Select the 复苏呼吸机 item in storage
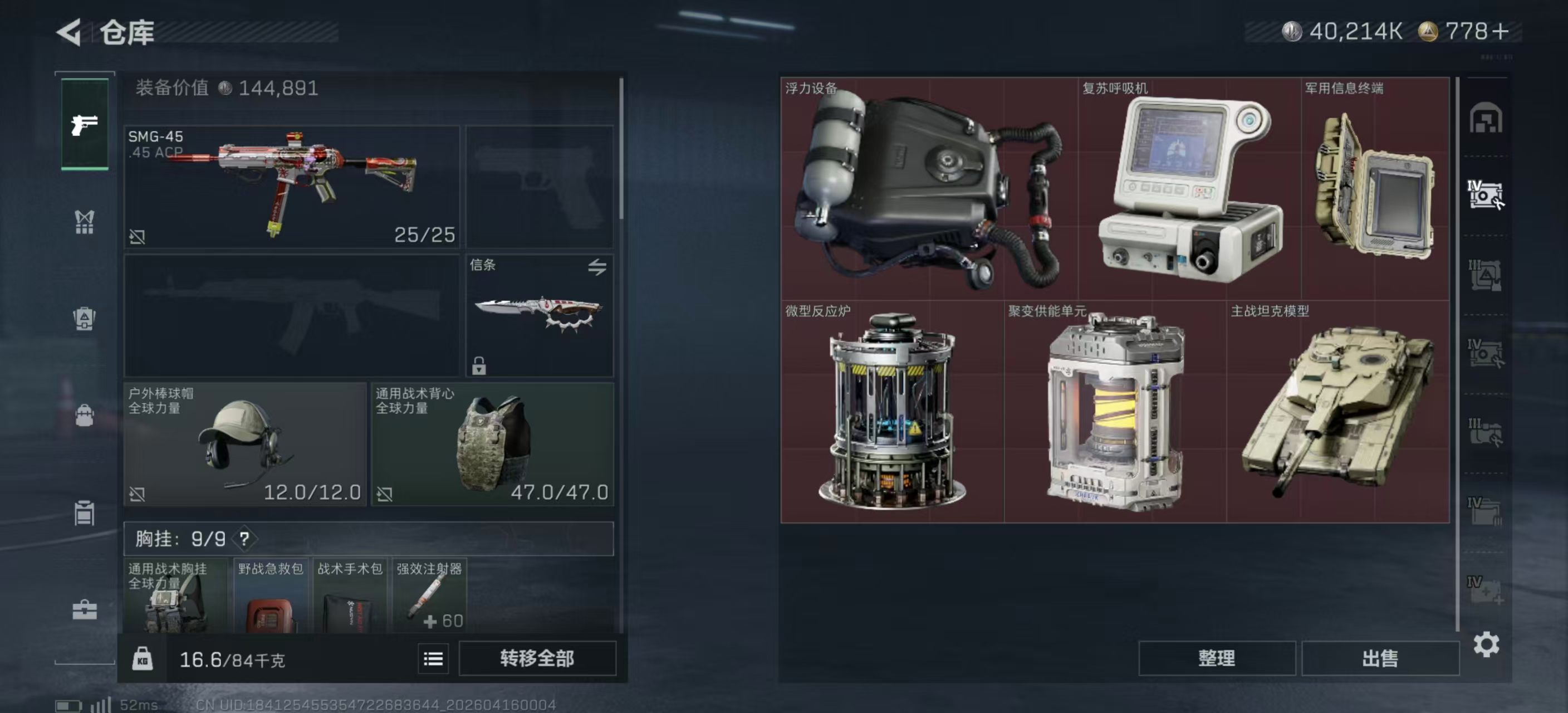 tap(1189, 189)
